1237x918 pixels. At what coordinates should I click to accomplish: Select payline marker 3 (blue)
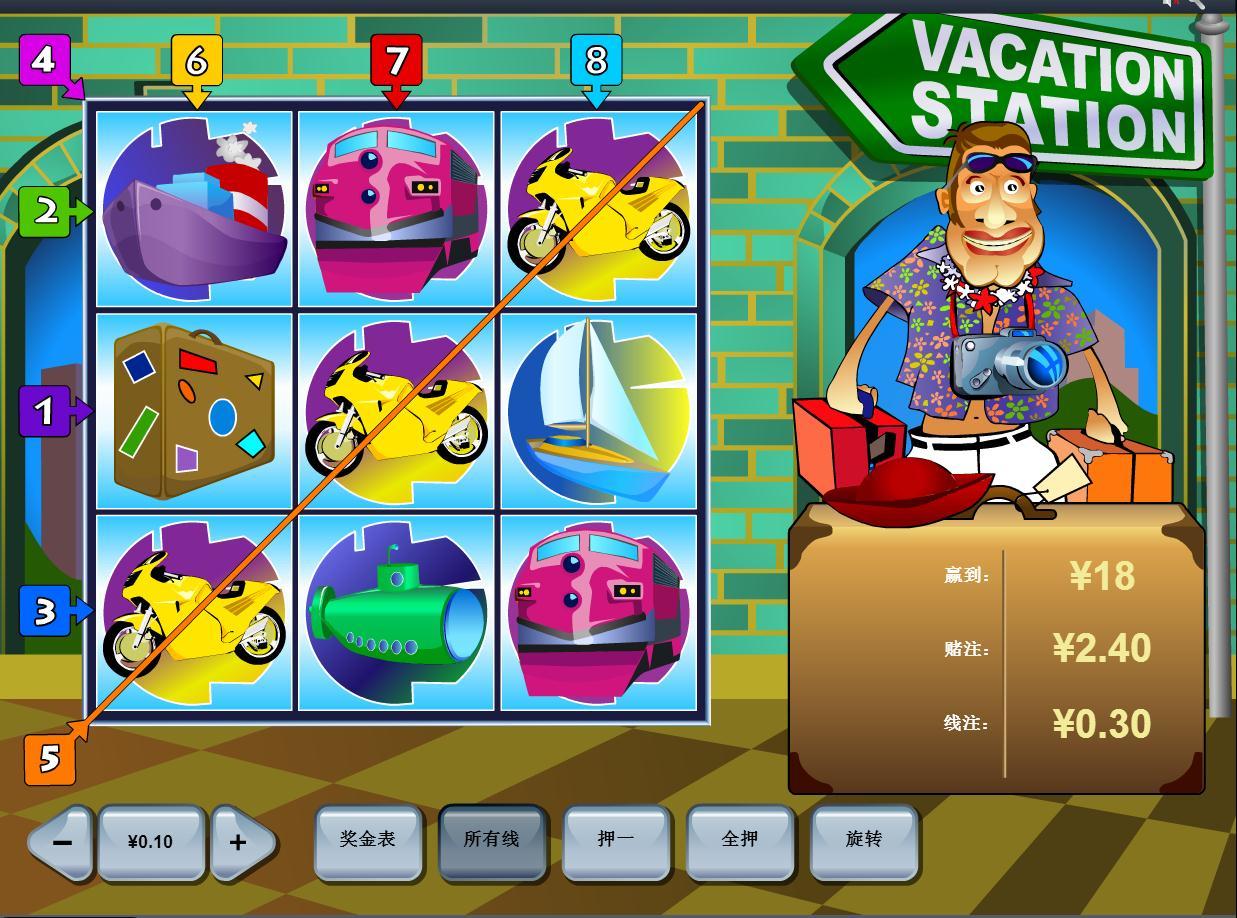click(45, 611)
